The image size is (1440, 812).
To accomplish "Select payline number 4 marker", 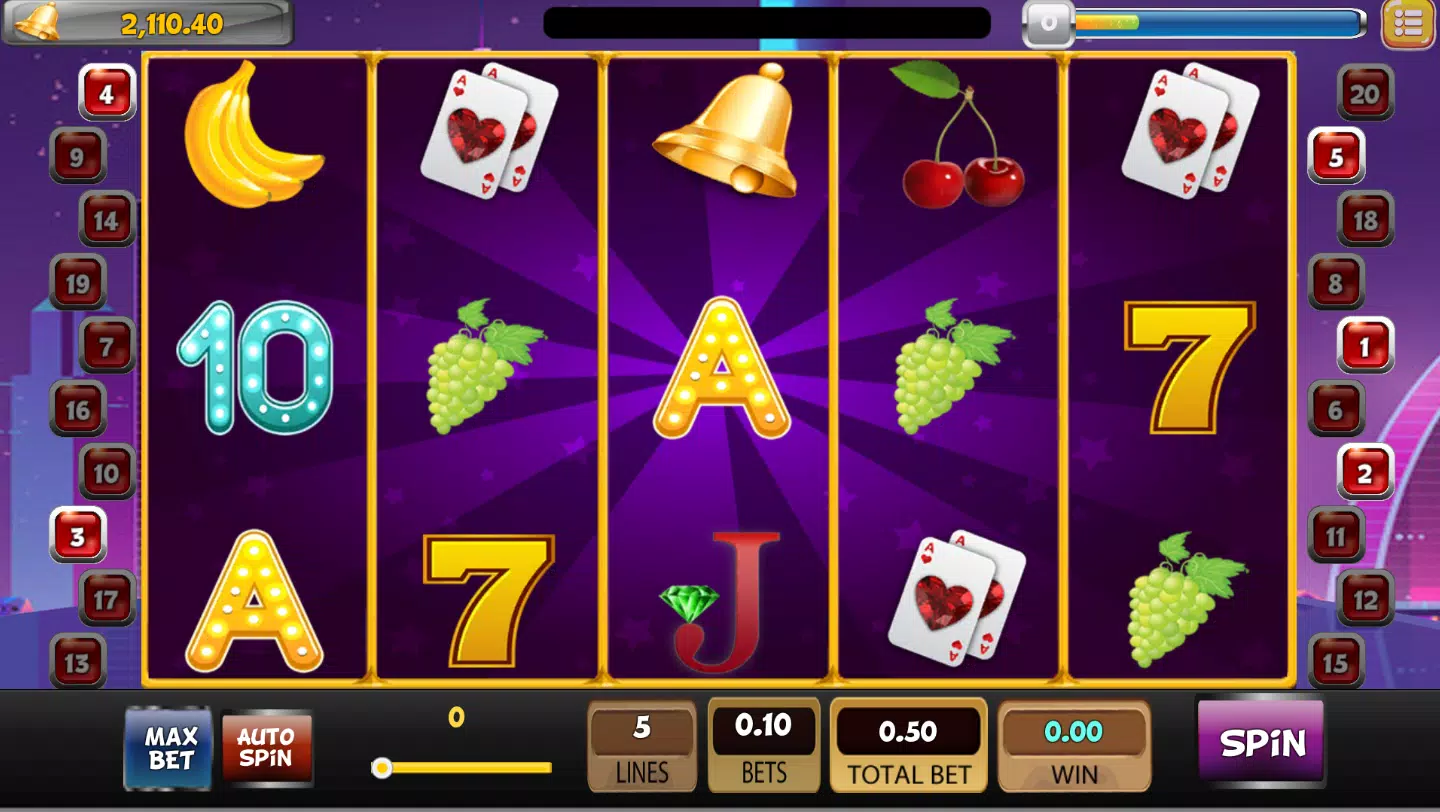I will (107, 93).
